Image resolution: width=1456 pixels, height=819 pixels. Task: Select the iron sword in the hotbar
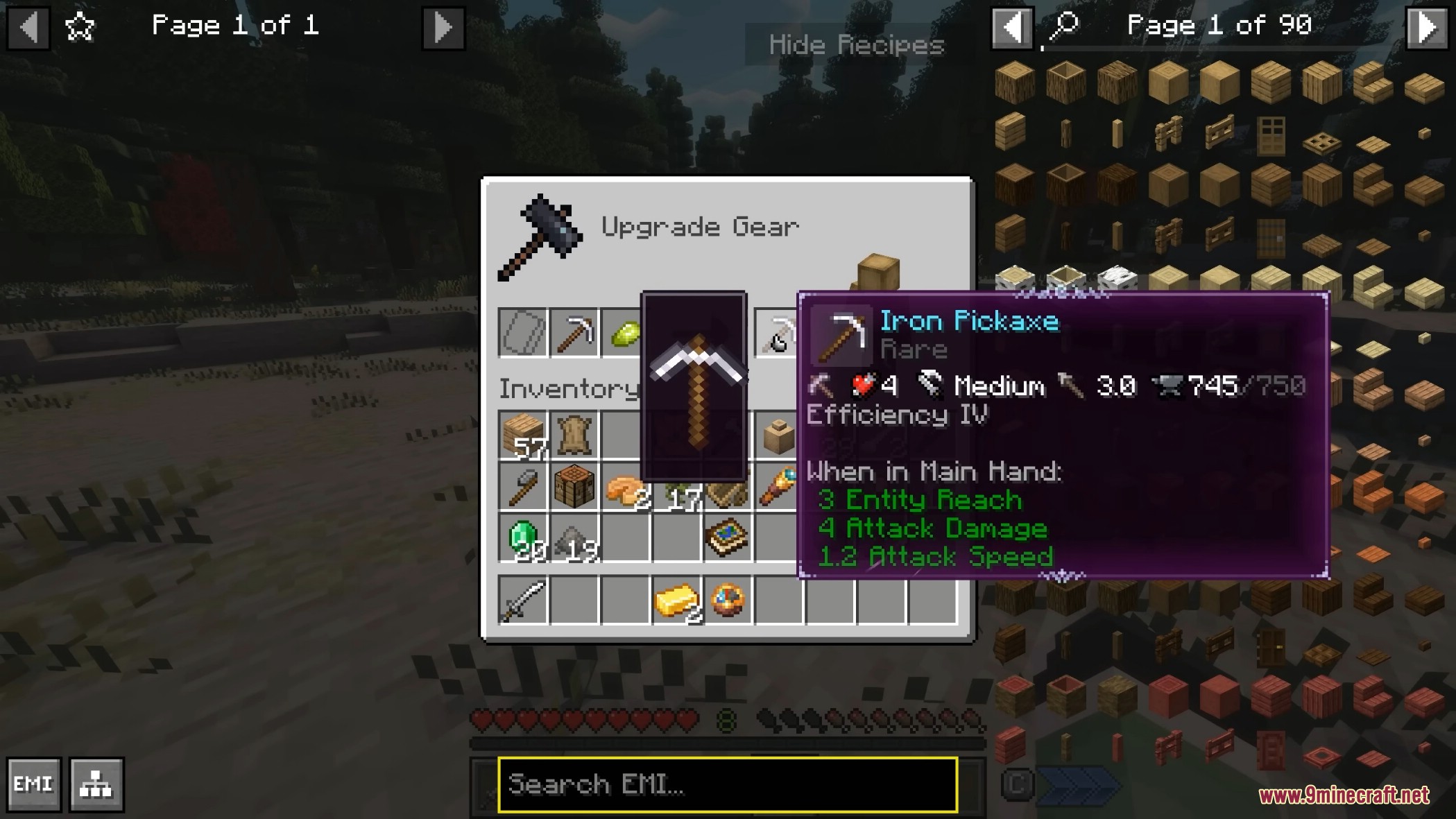click(x=523, y=600)
